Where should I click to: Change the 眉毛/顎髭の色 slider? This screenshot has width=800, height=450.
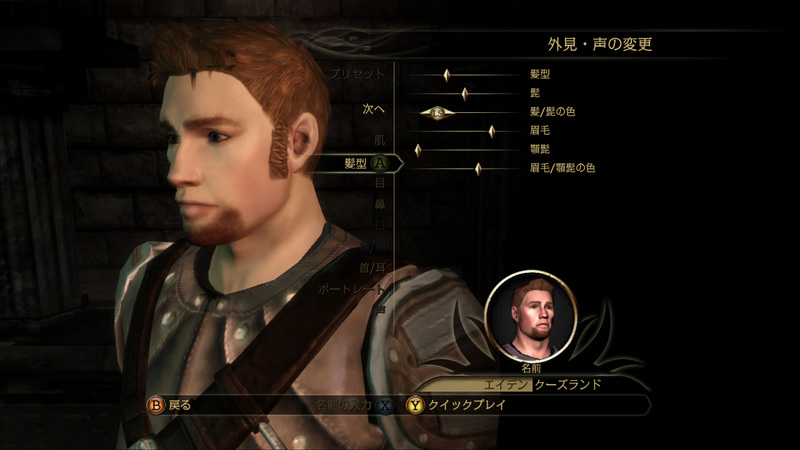click(478, 169)
